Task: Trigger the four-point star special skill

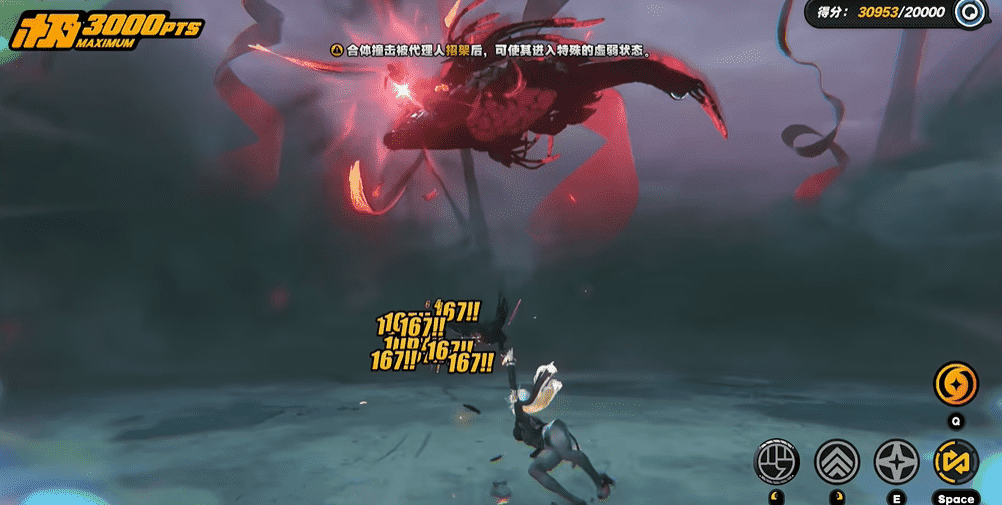Action: pos(896,461)
